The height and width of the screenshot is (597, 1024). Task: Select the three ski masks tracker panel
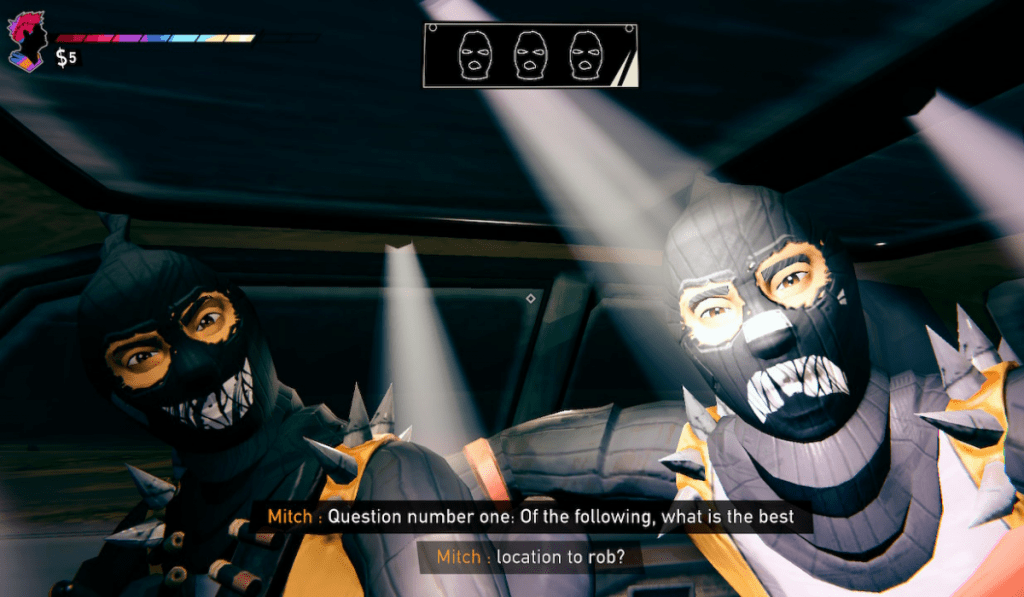[x=530, y=55]
